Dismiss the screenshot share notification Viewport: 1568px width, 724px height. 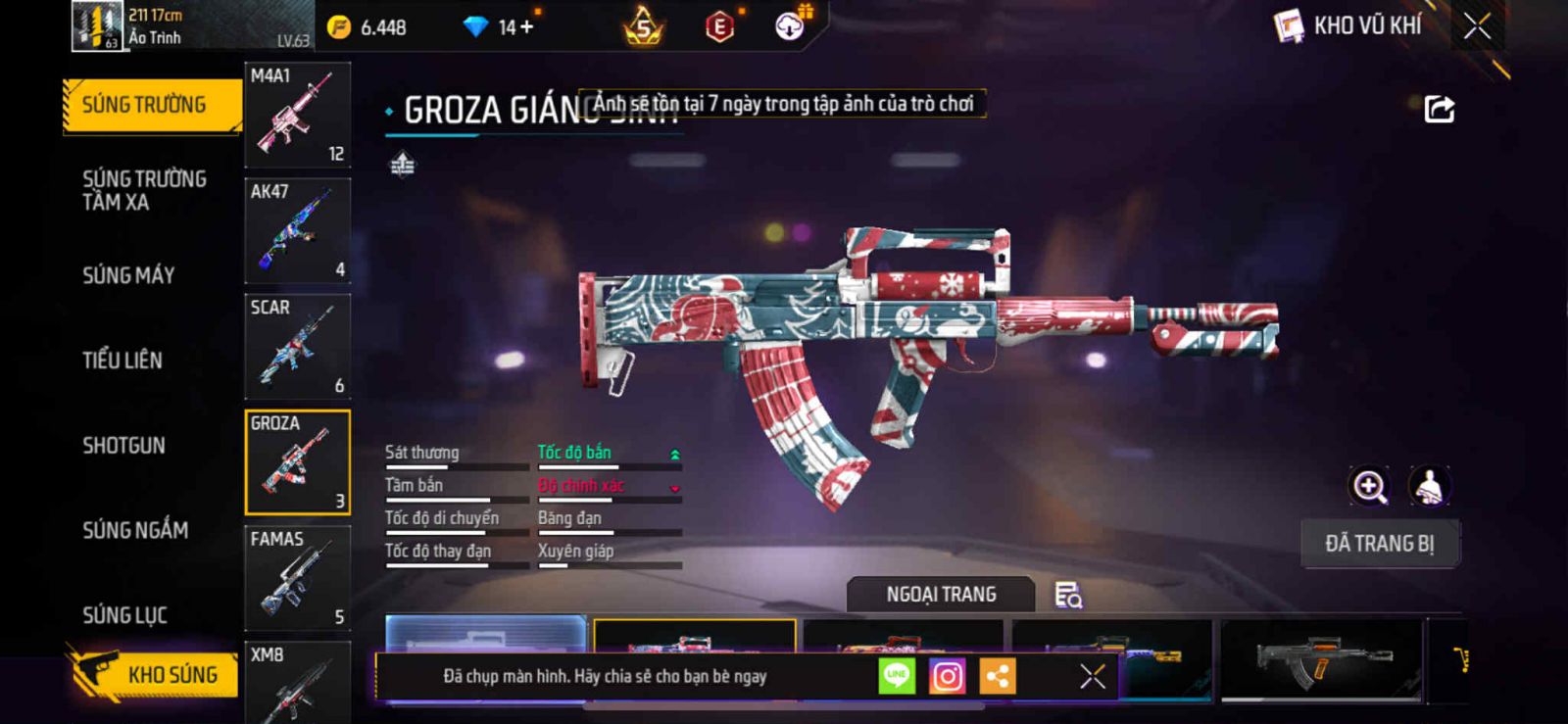pyautogui.click(x=1092, y=676)
